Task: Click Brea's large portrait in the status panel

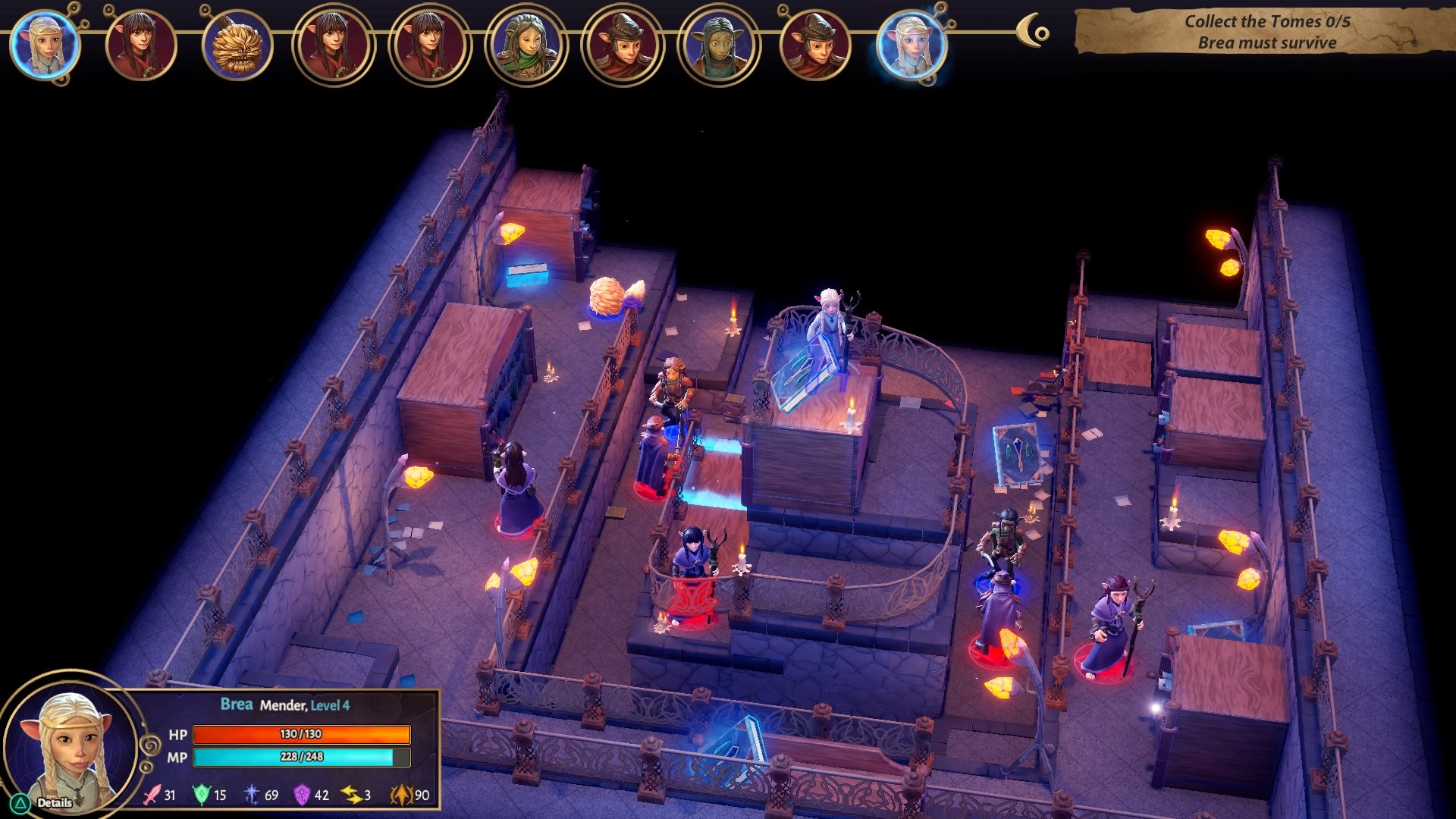Action: (70, 745)
